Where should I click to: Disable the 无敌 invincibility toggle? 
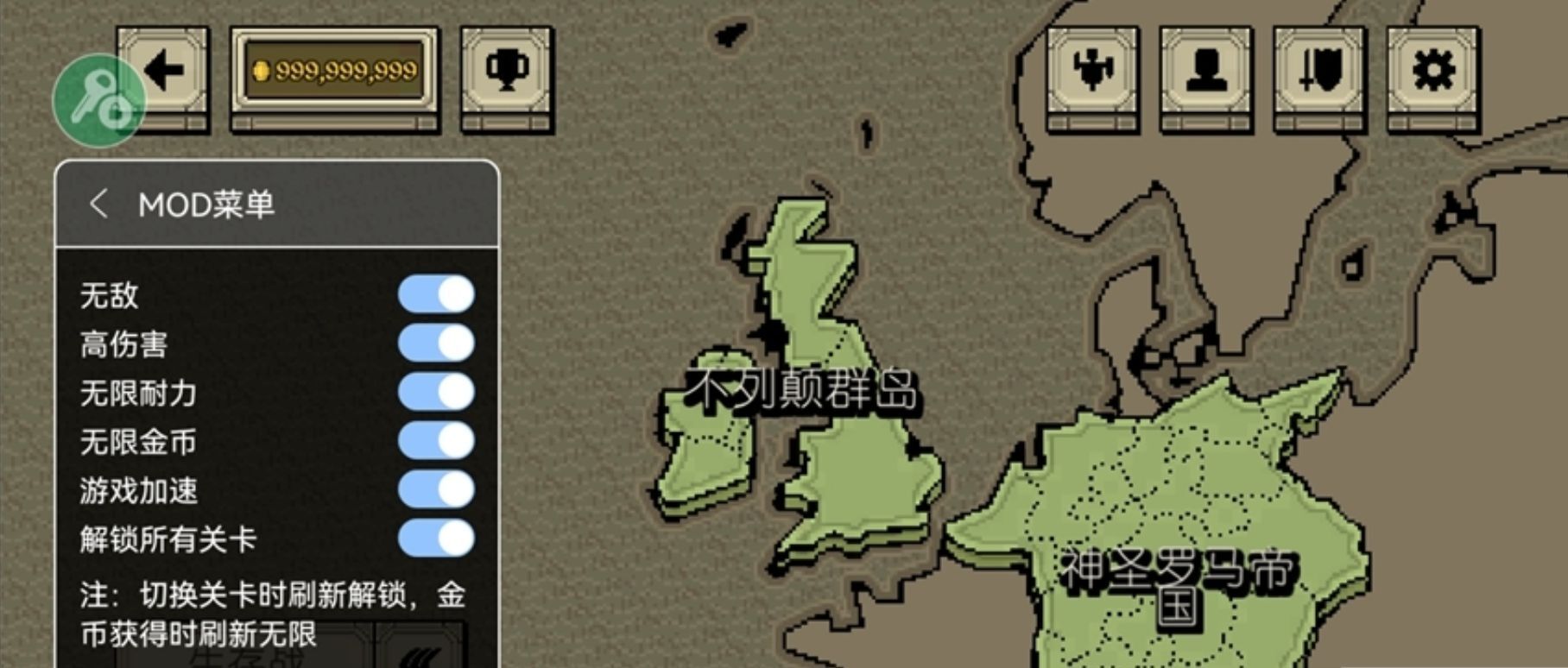pyautogui.click(x=435, y=294)
